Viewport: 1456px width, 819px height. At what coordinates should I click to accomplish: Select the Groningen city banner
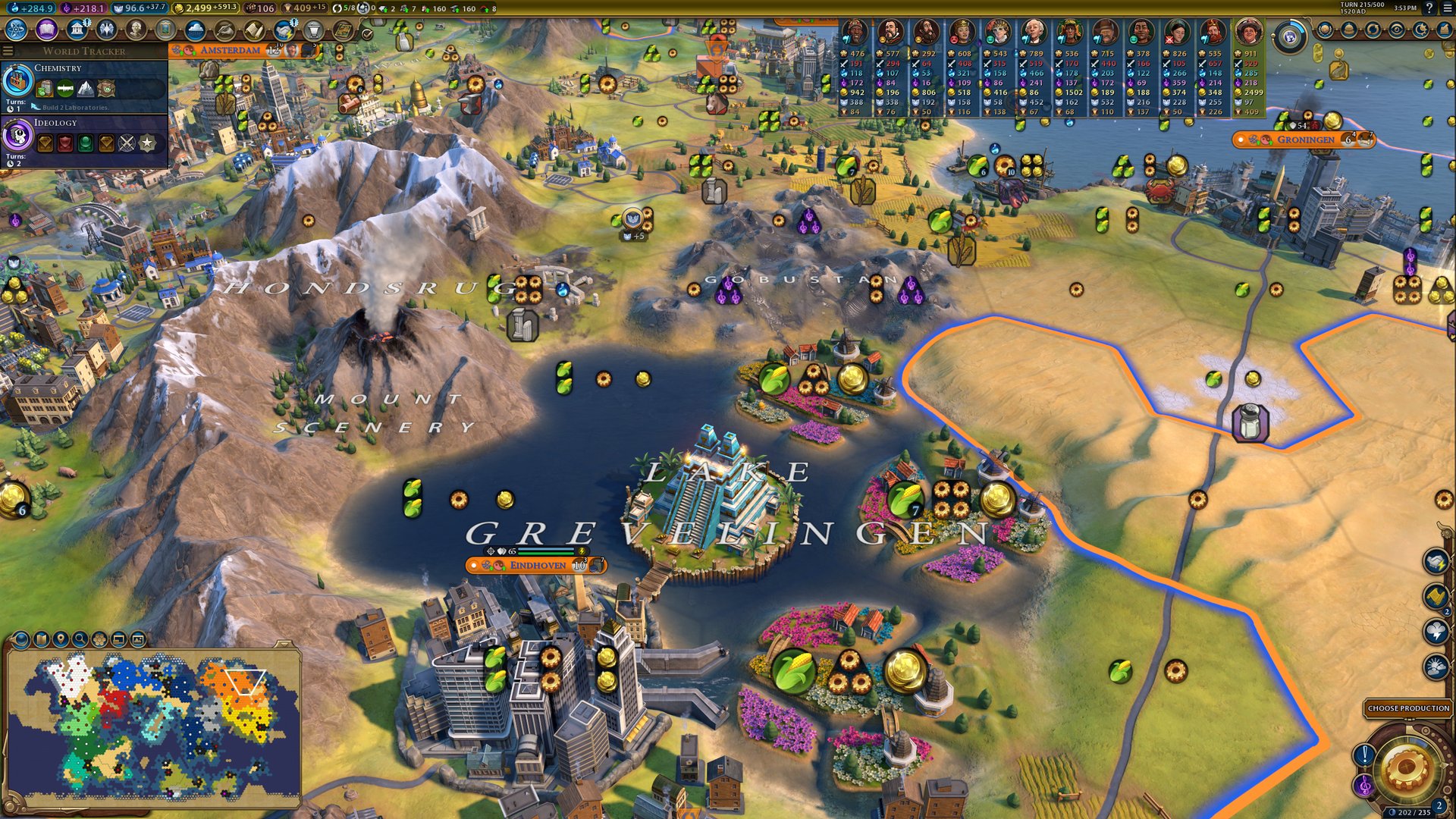(1305, 140)
